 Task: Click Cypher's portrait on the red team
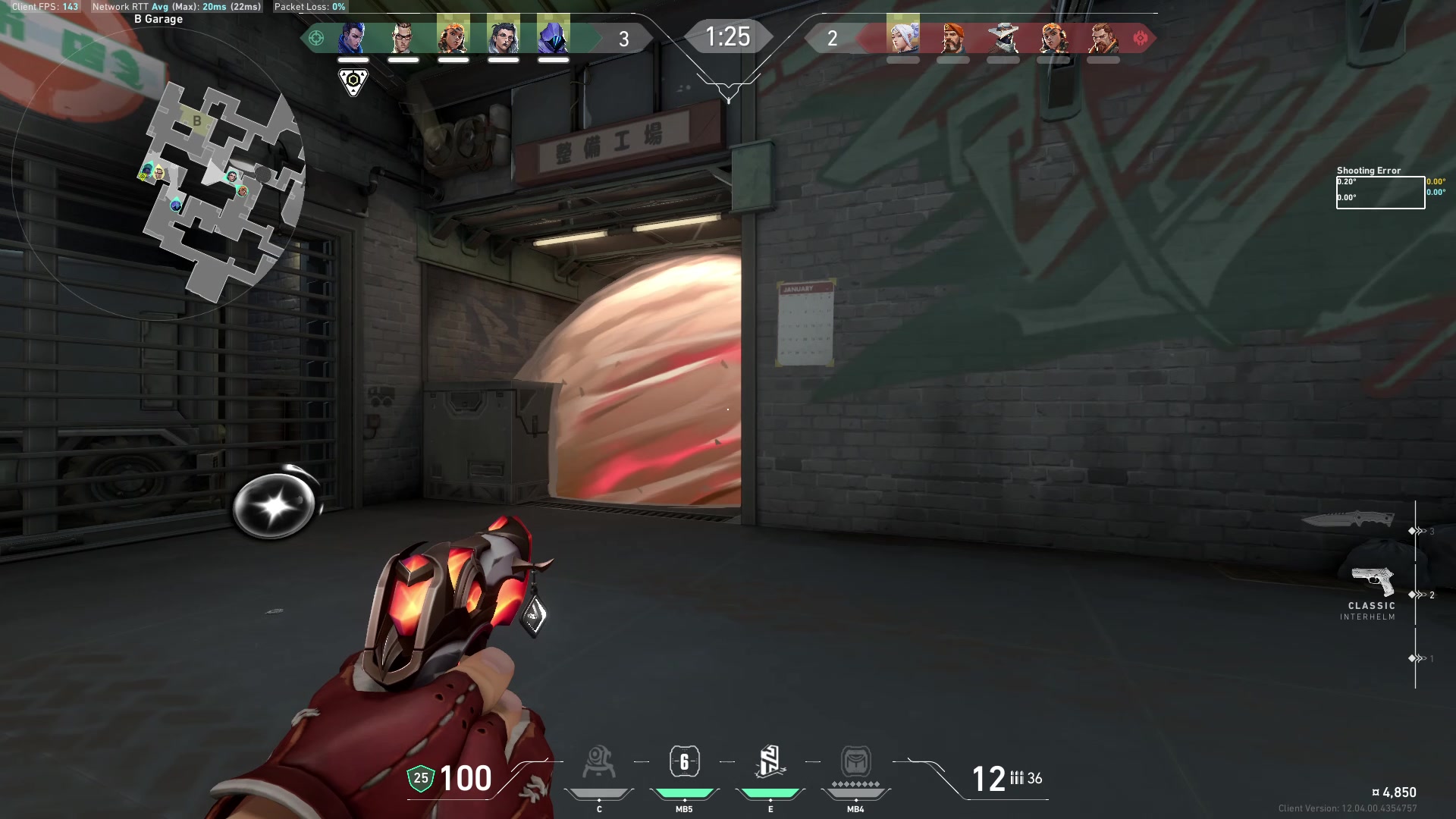pos(1003,37)
